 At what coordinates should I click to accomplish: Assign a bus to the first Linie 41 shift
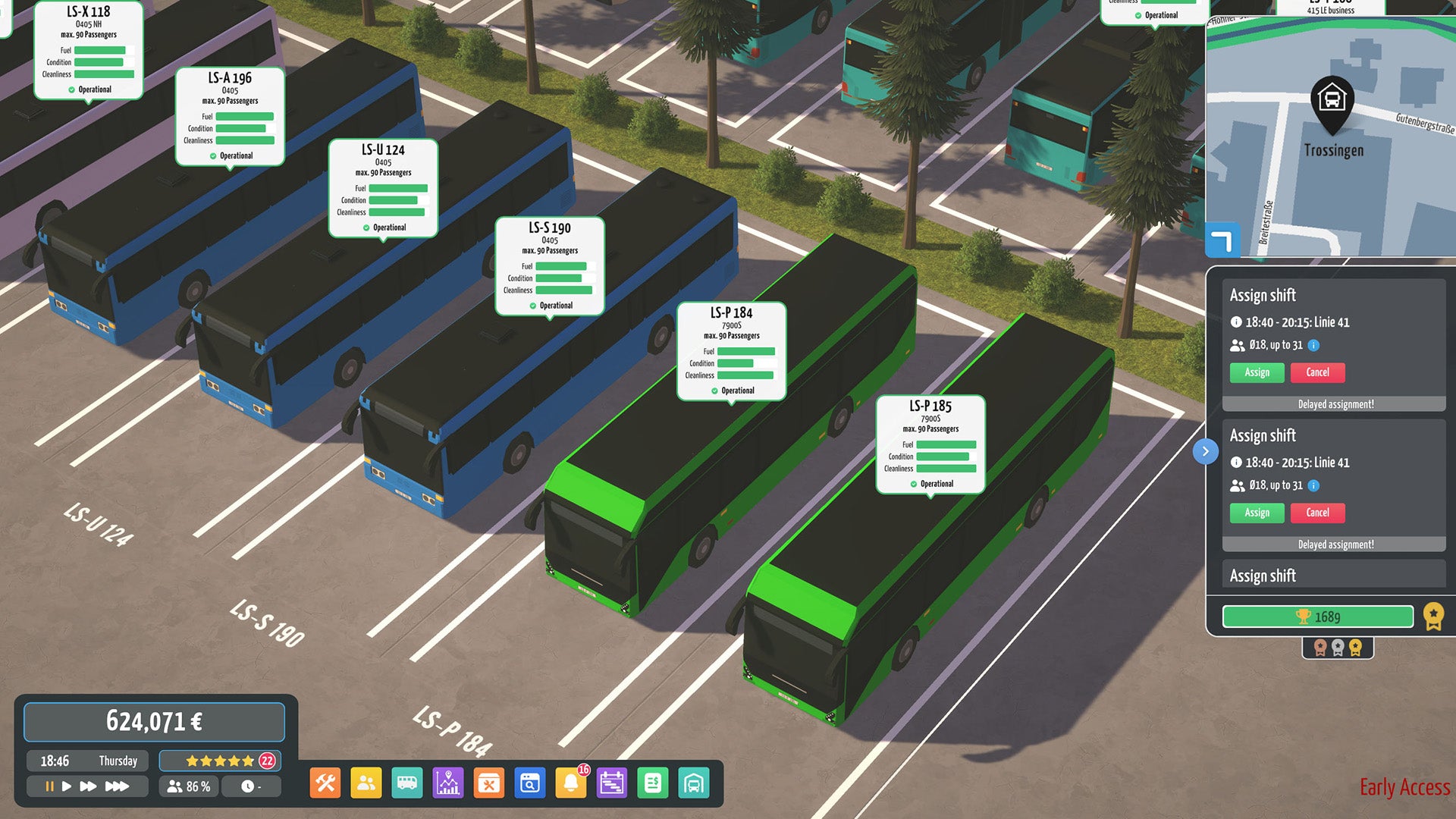coord(1256,372)
